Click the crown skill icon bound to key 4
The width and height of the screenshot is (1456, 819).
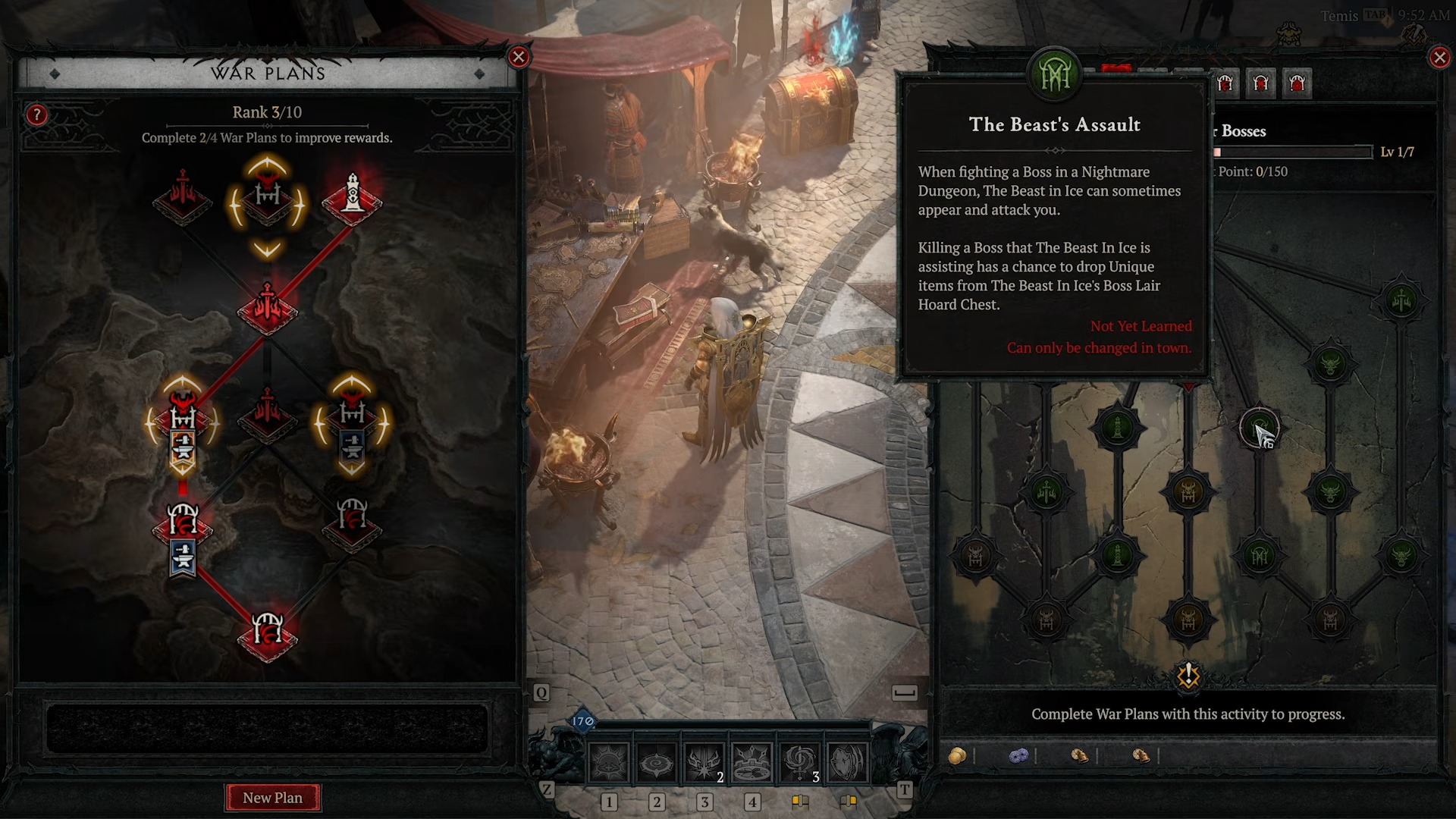tap(751, 761)
